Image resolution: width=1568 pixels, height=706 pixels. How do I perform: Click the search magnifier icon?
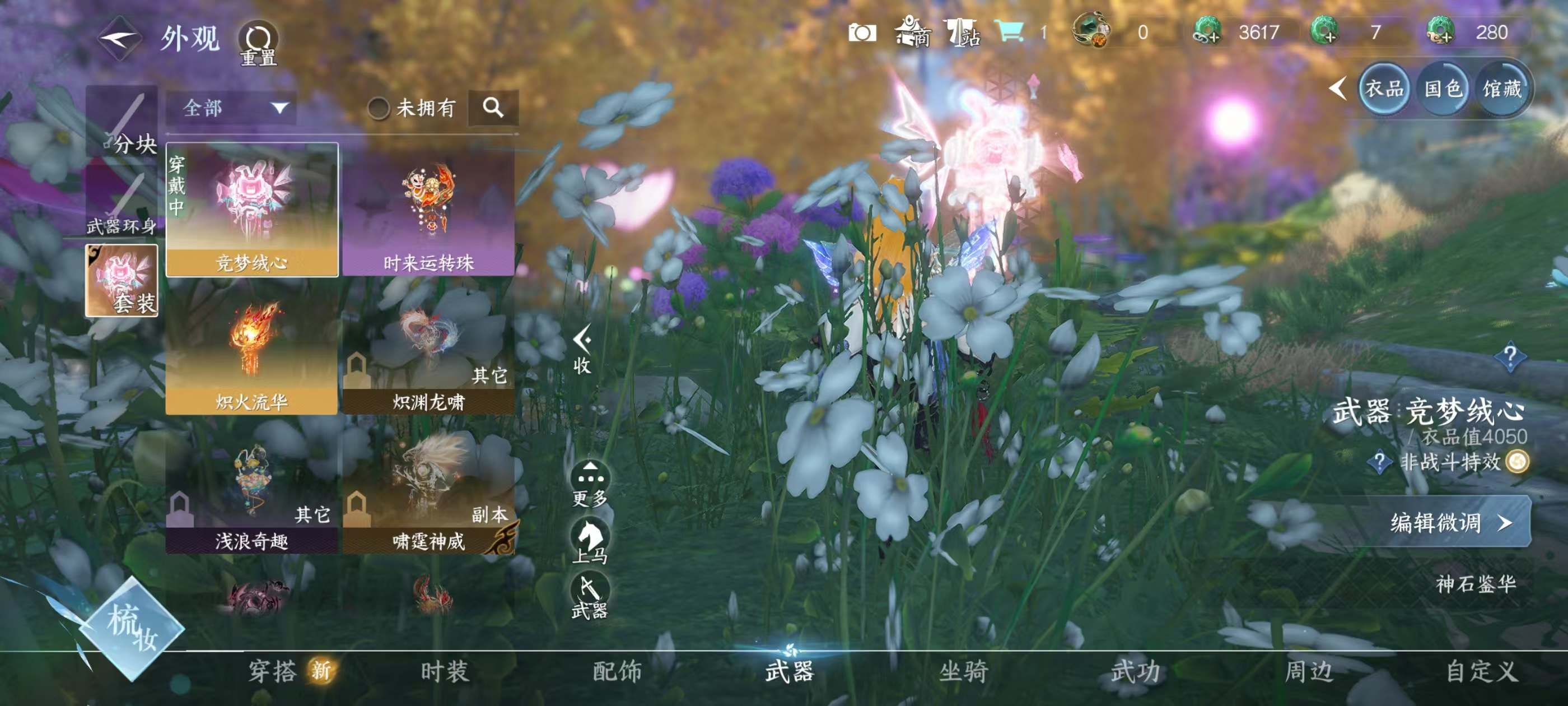point(494,109)
